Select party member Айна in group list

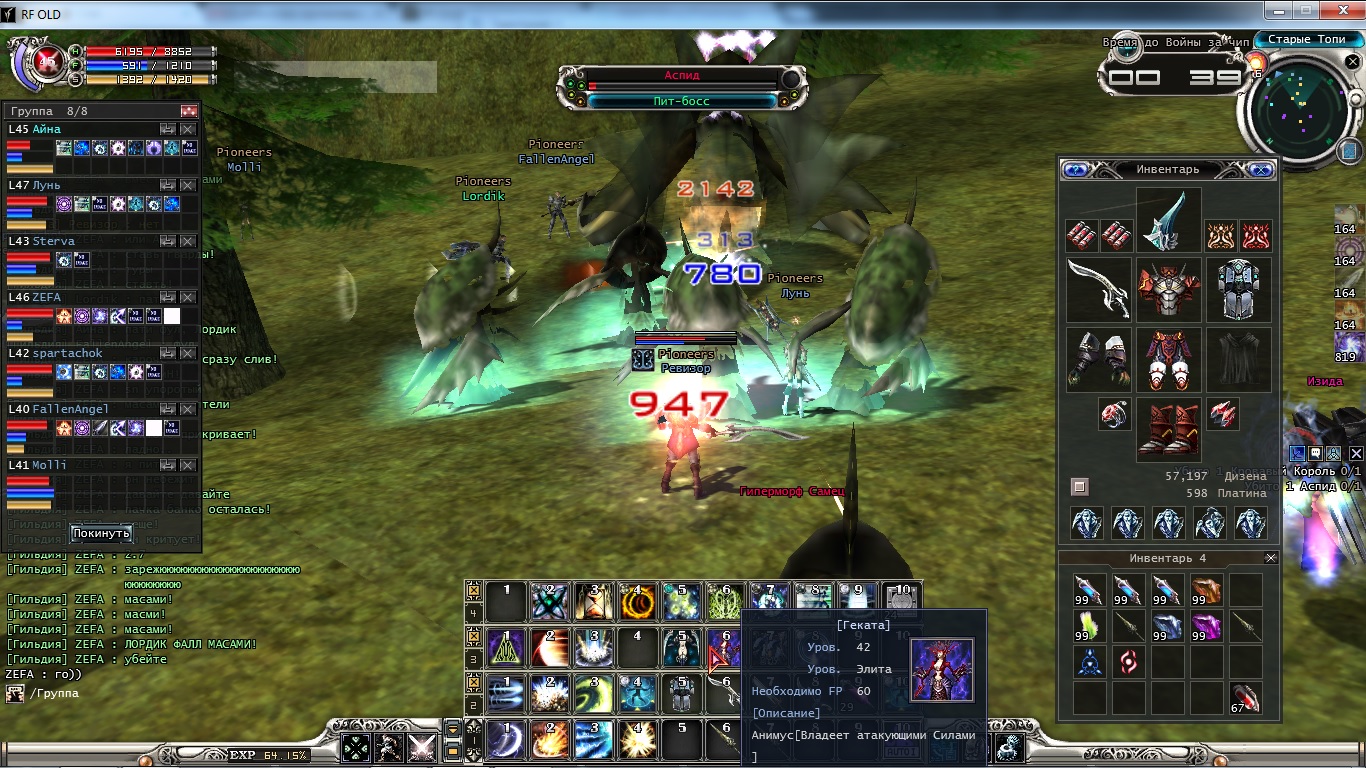[47, 129]
